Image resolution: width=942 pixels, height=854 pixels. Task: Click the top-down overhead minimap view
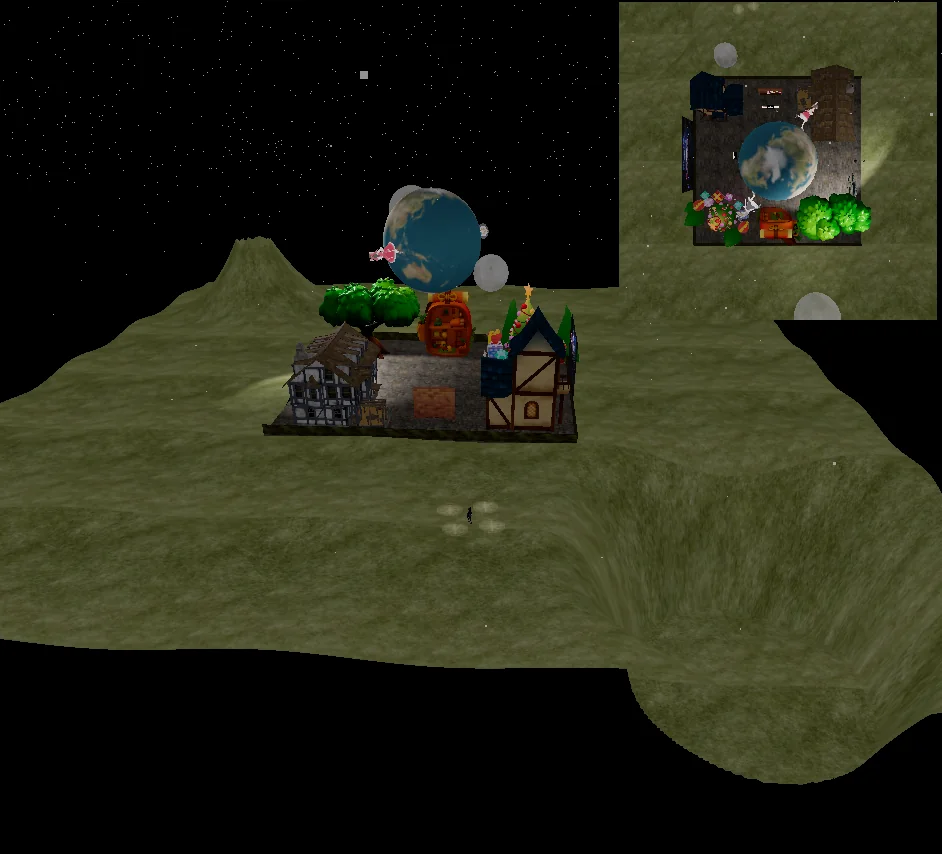[x=778, y=160]
